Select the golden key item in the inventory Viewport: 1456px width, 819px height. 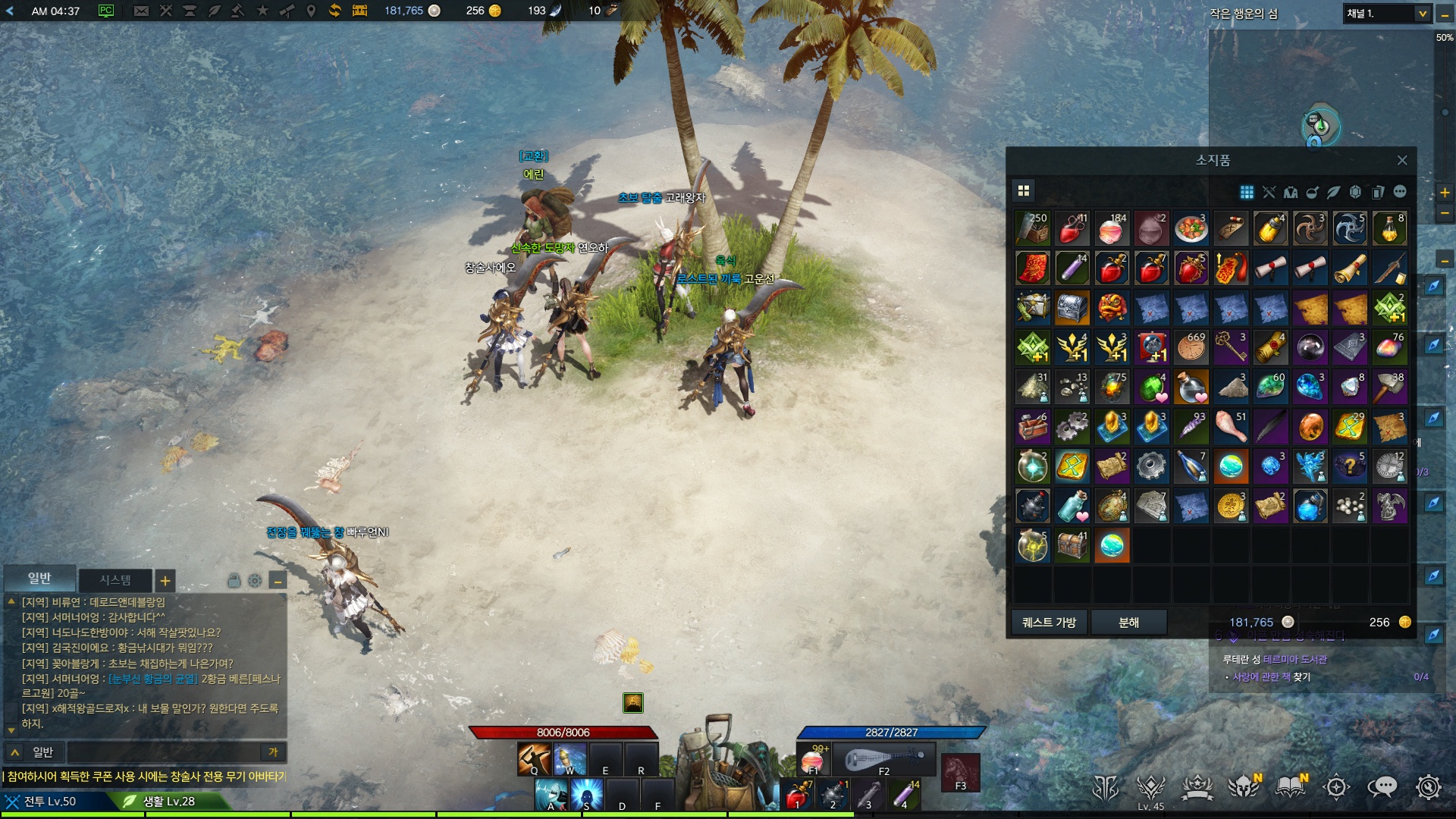click(1230, 347)
